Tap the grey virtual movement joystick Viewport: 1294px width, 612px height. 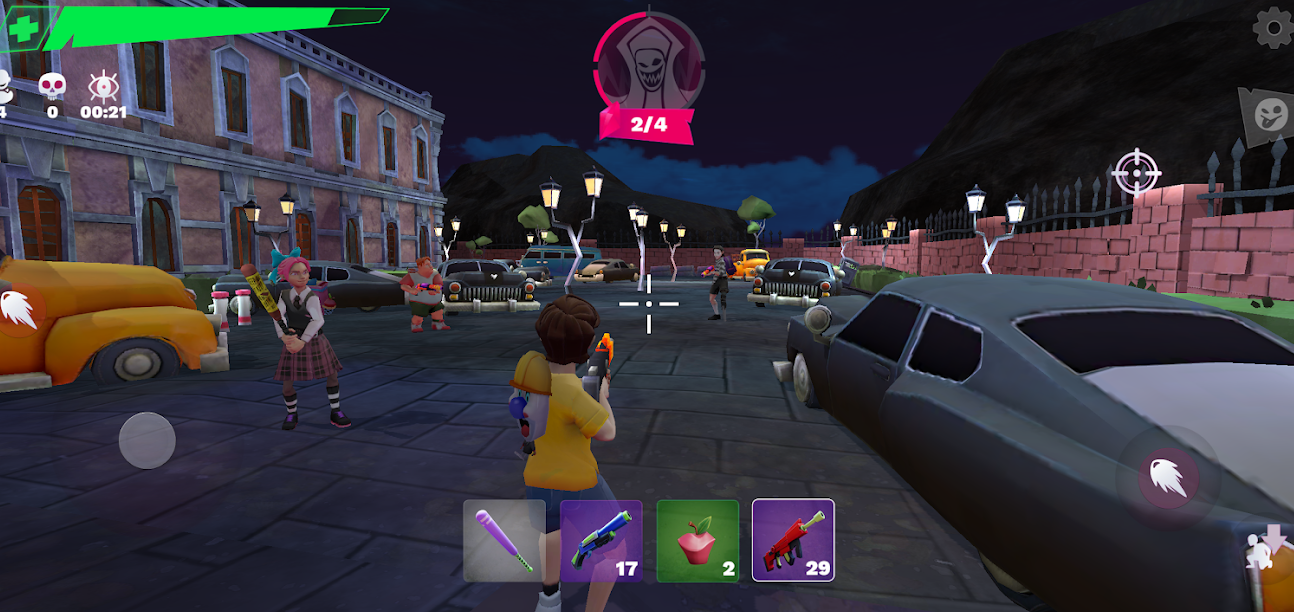(x=147, y=440)
